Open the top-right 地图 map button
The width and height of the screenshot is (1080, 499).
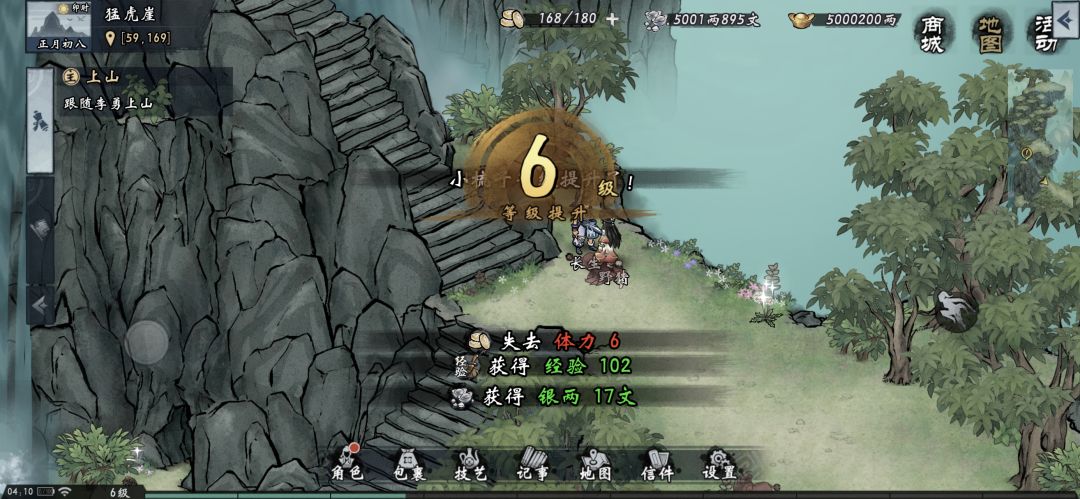point(990,32)
